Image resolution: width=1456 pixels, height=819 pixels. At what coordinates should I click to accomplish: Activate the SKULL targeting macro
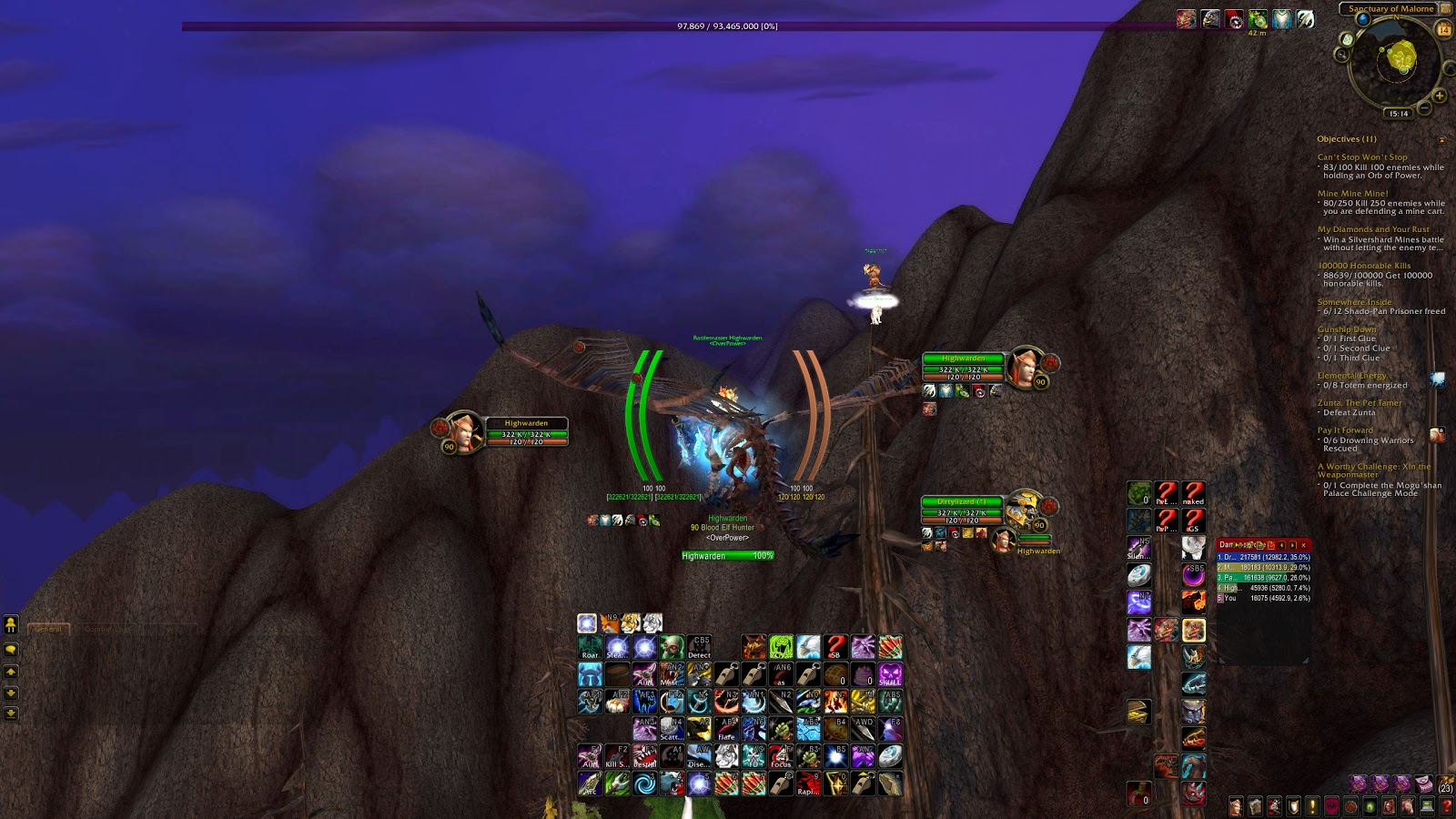890,674
